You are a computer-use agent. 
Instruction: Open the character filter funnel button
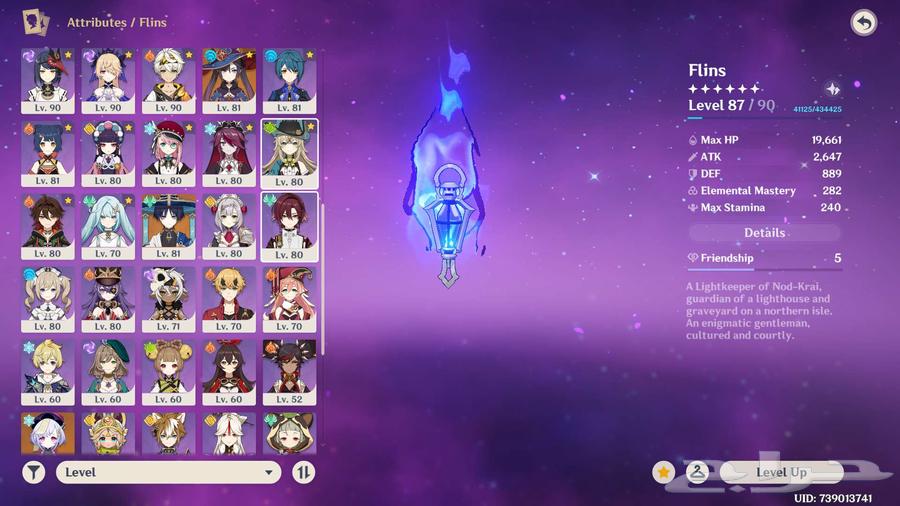tap(34, 472)
